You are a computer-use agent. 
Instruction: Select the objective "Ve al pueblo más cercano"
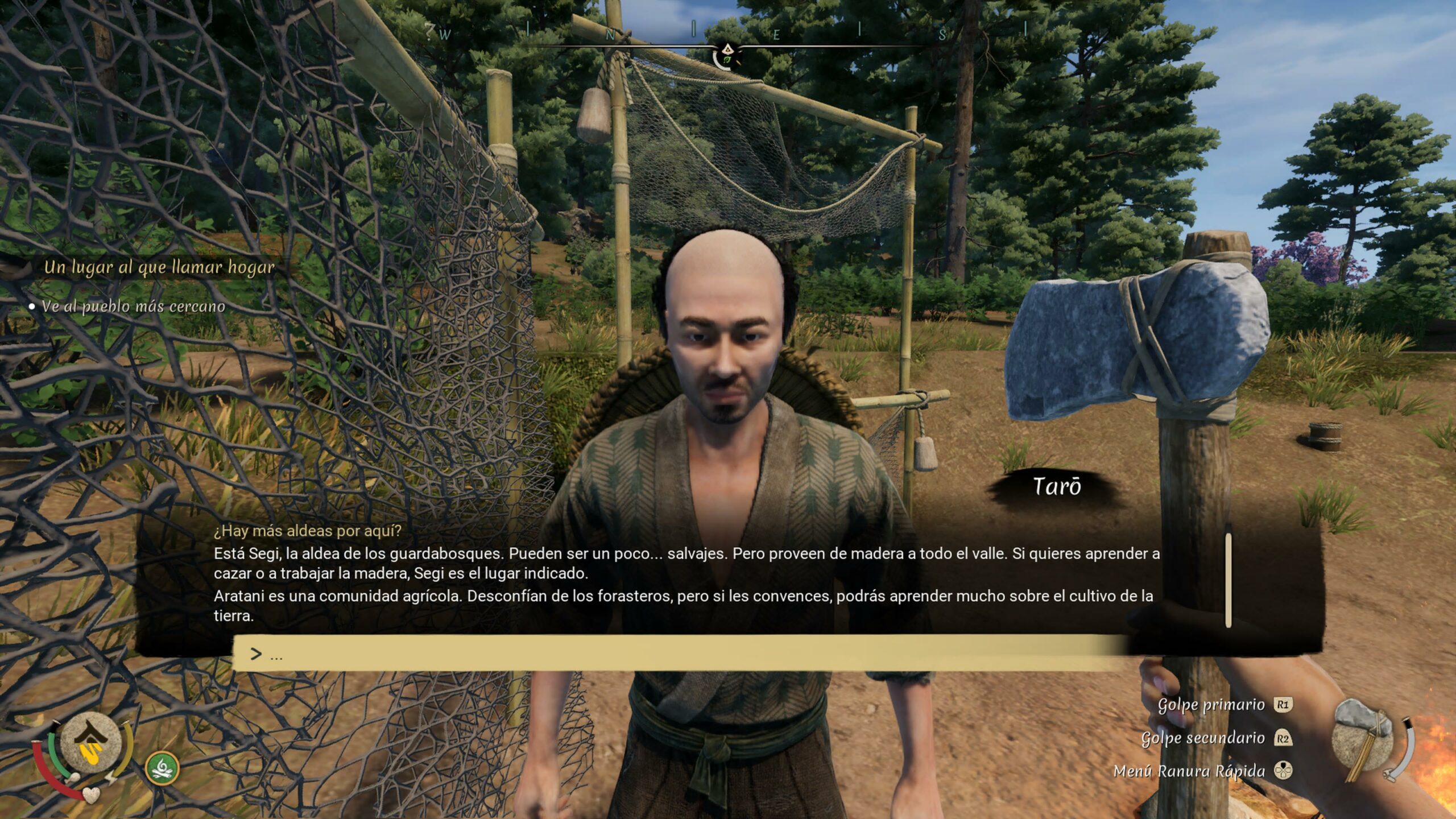(133, 307)
